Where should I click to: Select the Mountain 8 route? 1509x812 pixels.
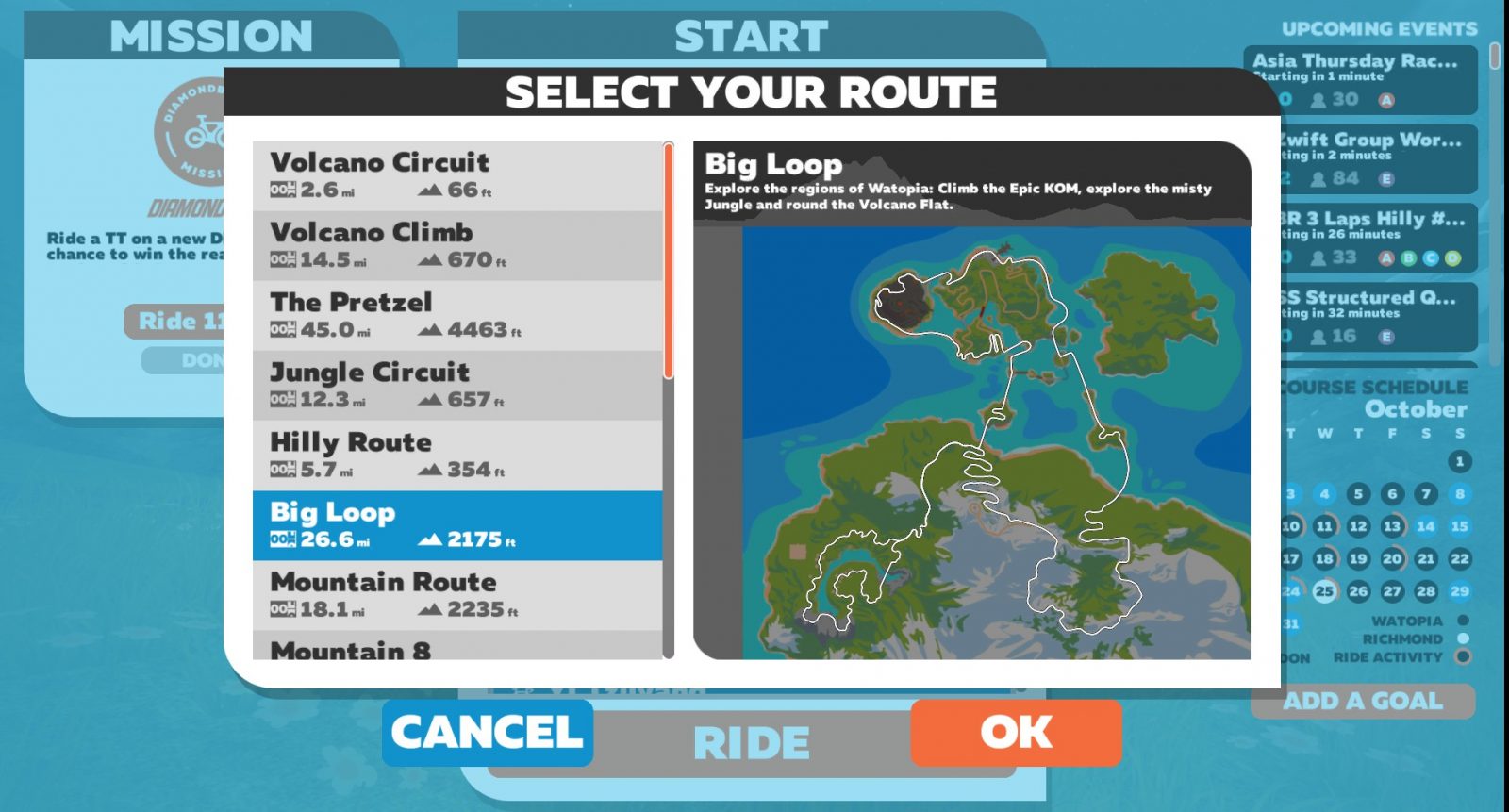[457, 647]
